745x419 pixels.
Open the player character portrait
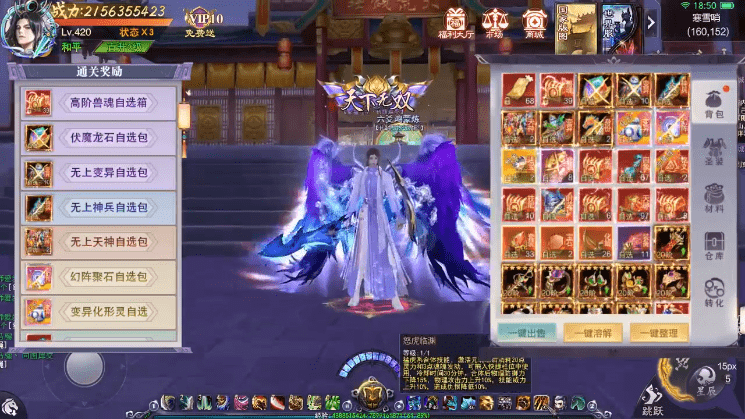pyautogui.click(x=28, y=26)
